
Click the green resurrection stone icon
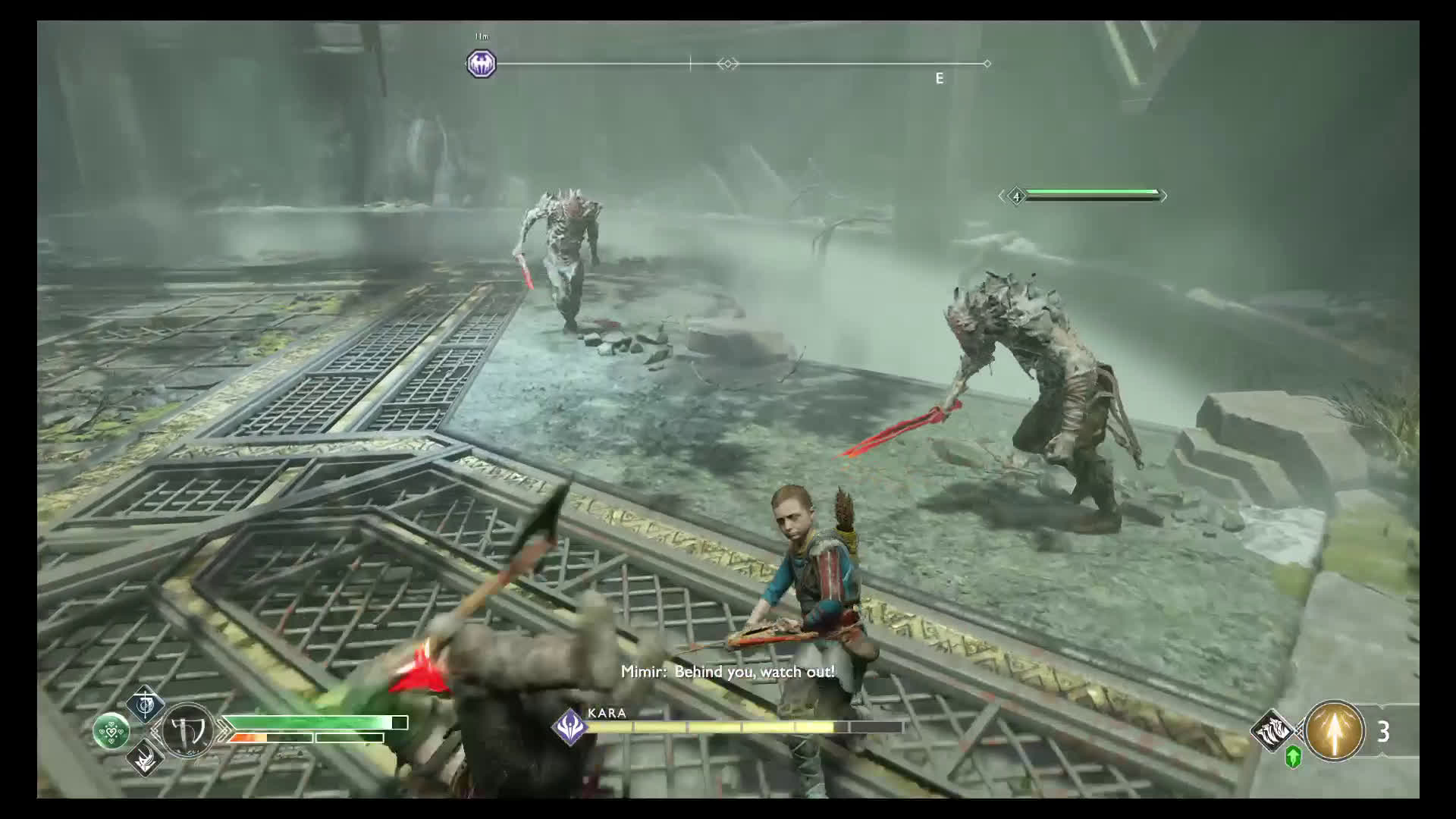click(1294, 756)
